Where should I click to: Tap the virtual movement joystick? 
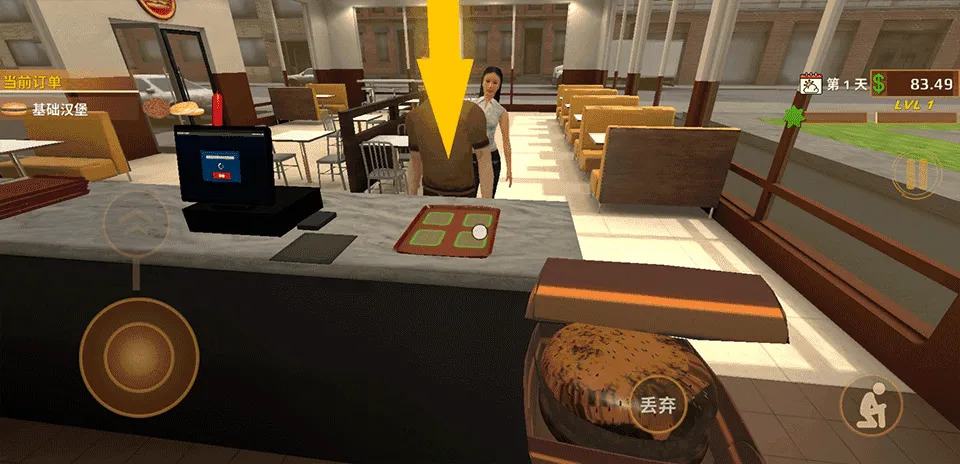[x=138, y=357]
